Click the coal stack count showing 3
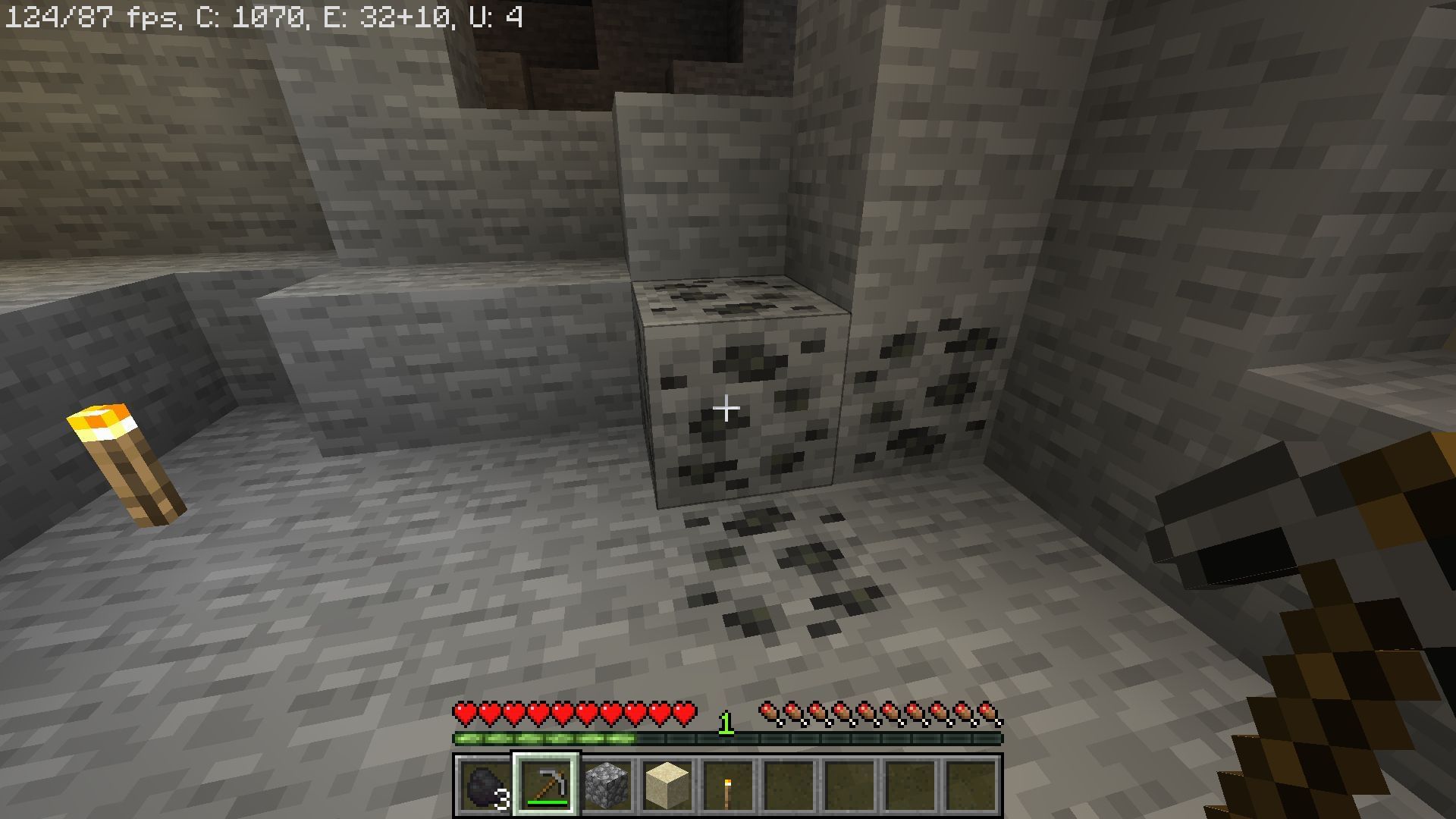This screenshot has width=1456, height=819. click(x=502, y=799)
